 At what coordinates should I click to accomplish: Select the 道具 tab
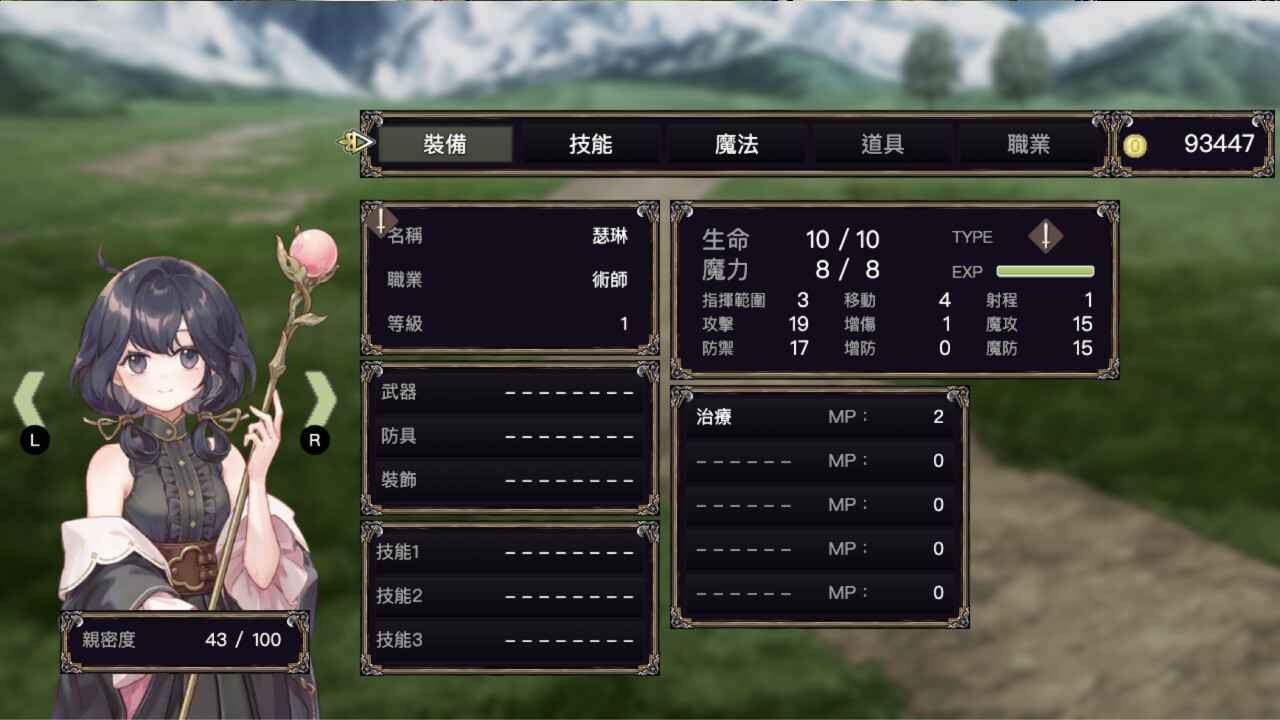883,144
